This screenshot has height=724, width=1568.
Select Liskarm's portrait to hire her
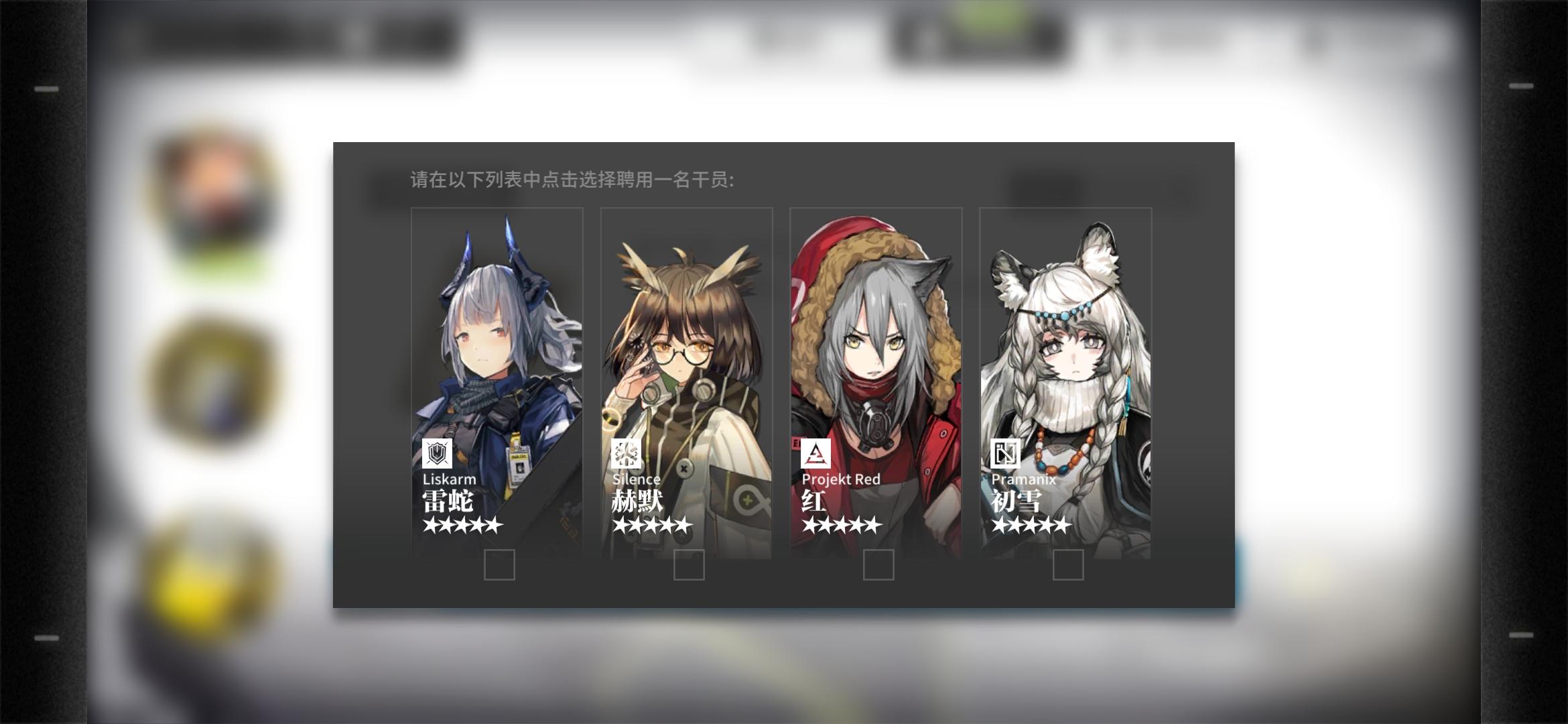[x=496, y=335]
